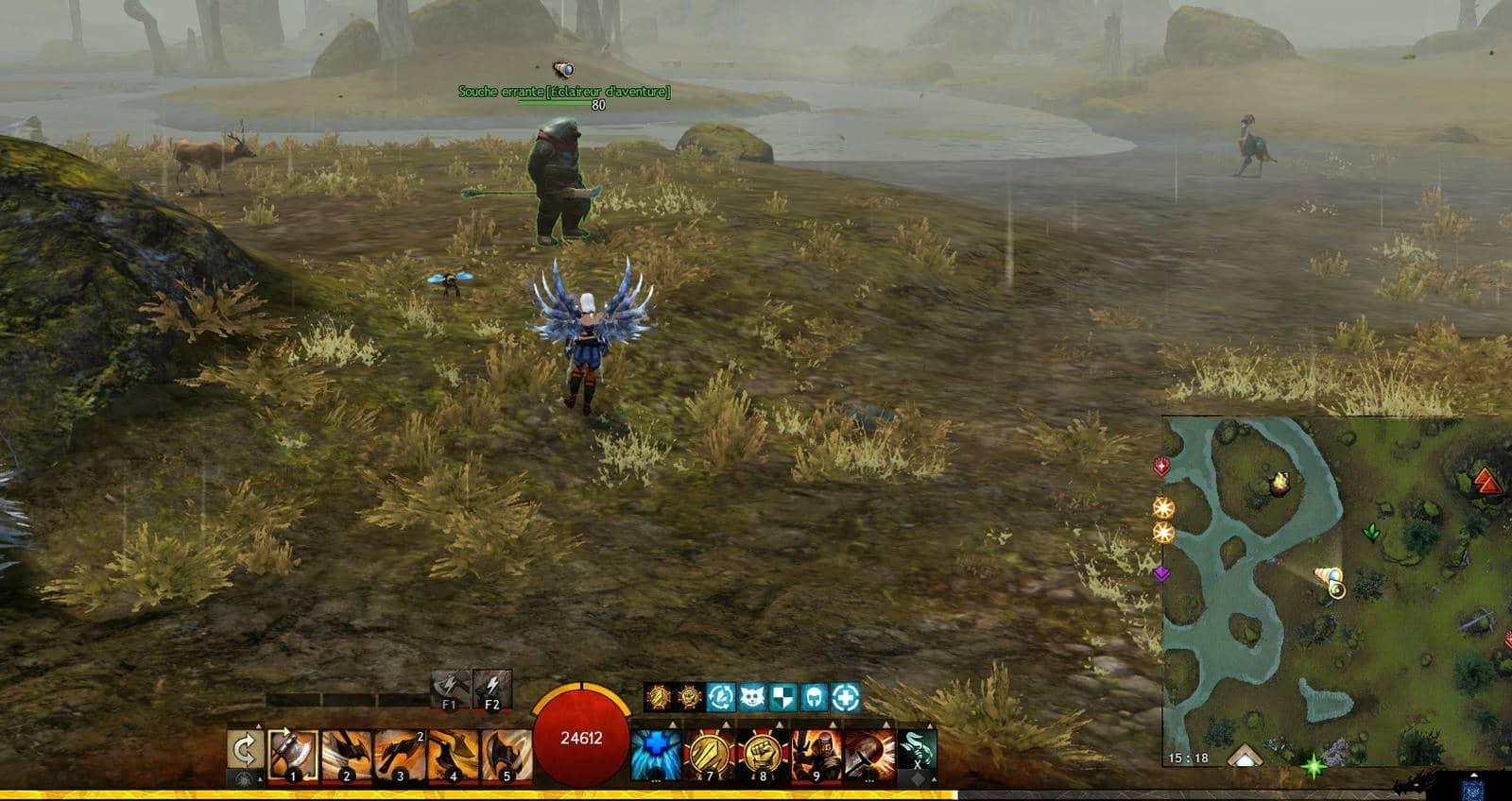Viewport: 1512px width, 801px height.
Task: Select the helmet buff icon
Action: [815, 698]
